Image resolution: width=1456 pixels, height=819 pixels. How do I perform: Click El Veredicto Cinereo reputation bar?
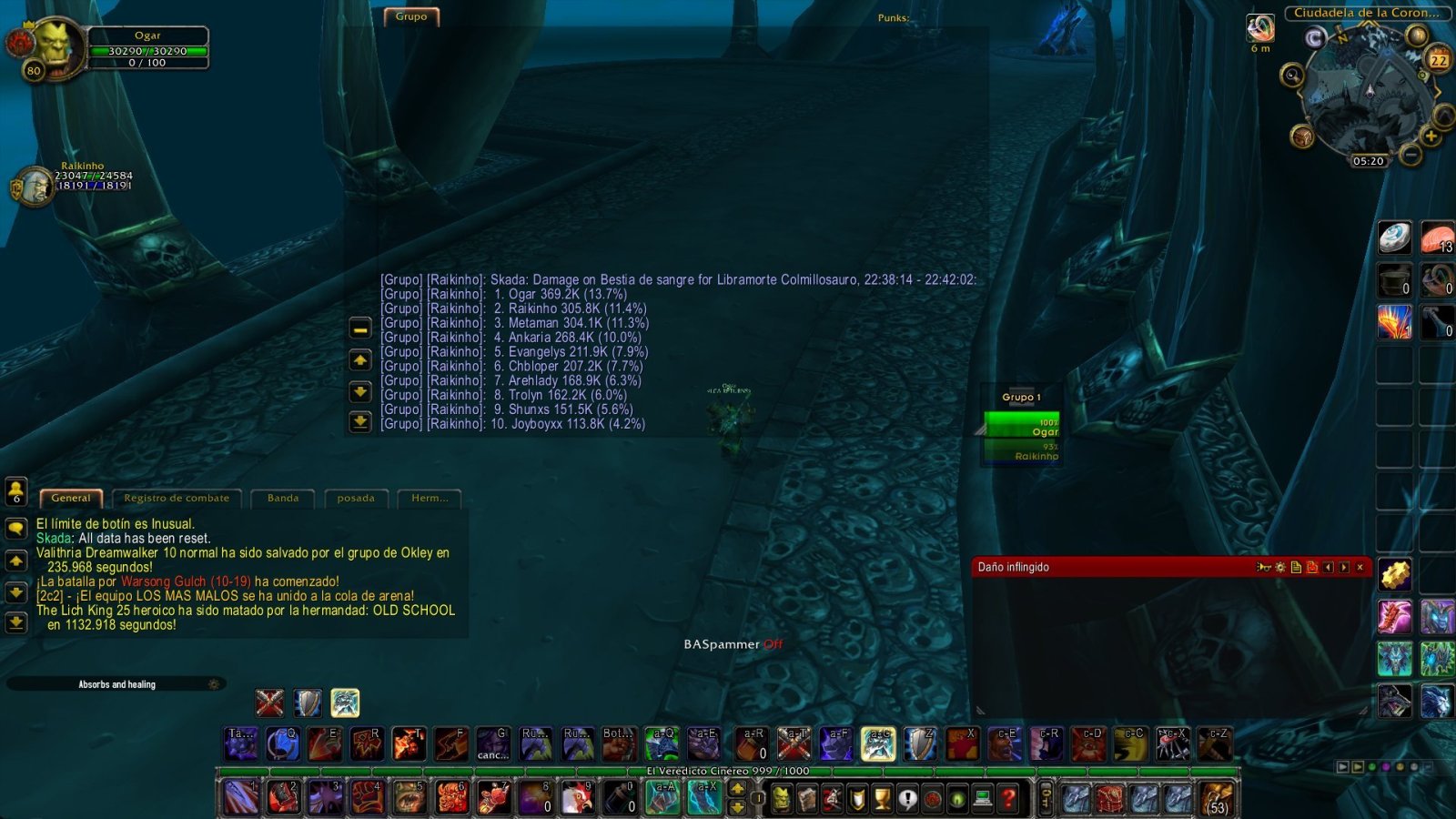click(x=728, y=771)
